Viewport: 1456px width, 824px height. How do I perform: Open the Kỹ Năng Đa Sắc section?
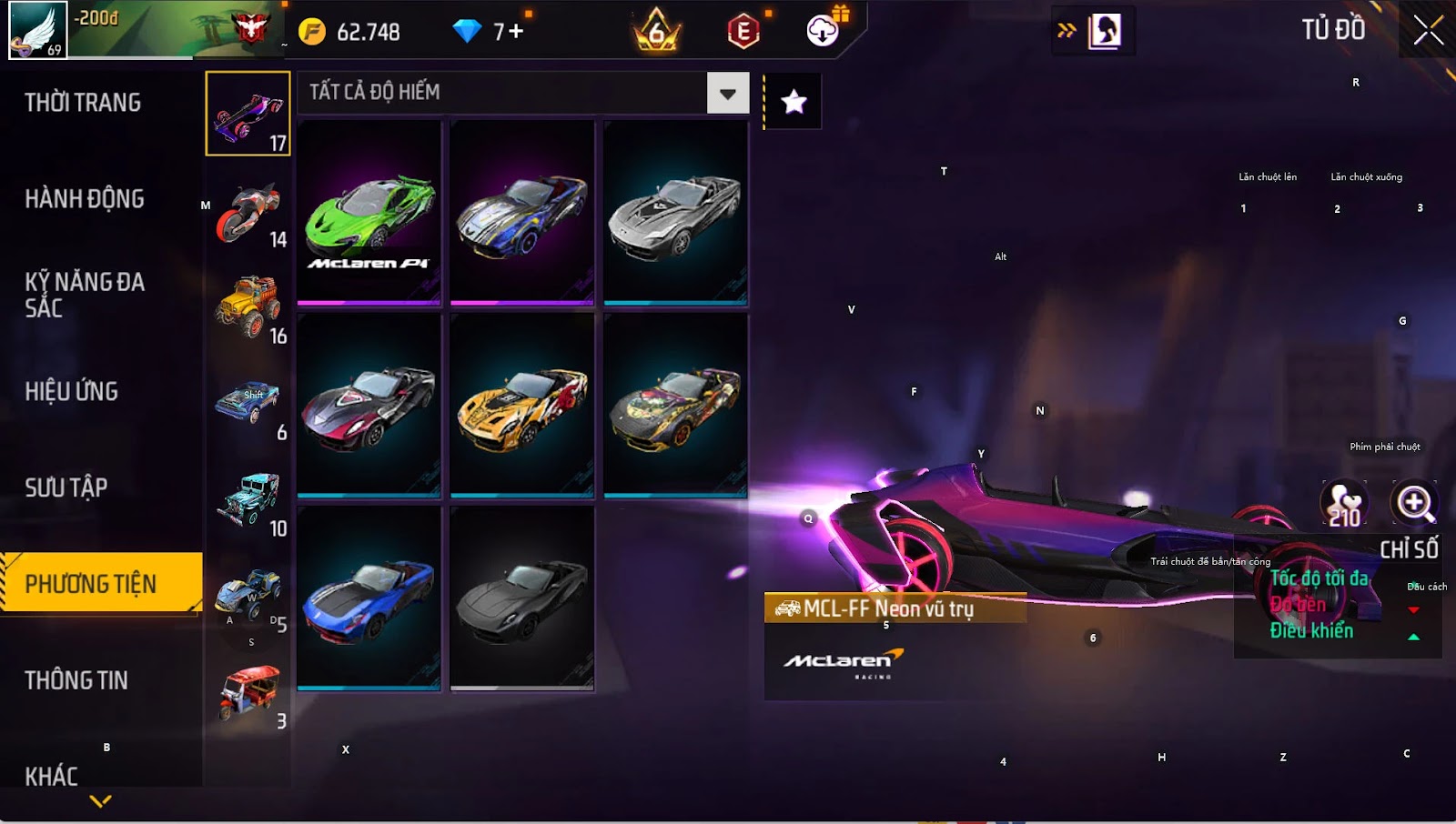[x=85, y=295]
